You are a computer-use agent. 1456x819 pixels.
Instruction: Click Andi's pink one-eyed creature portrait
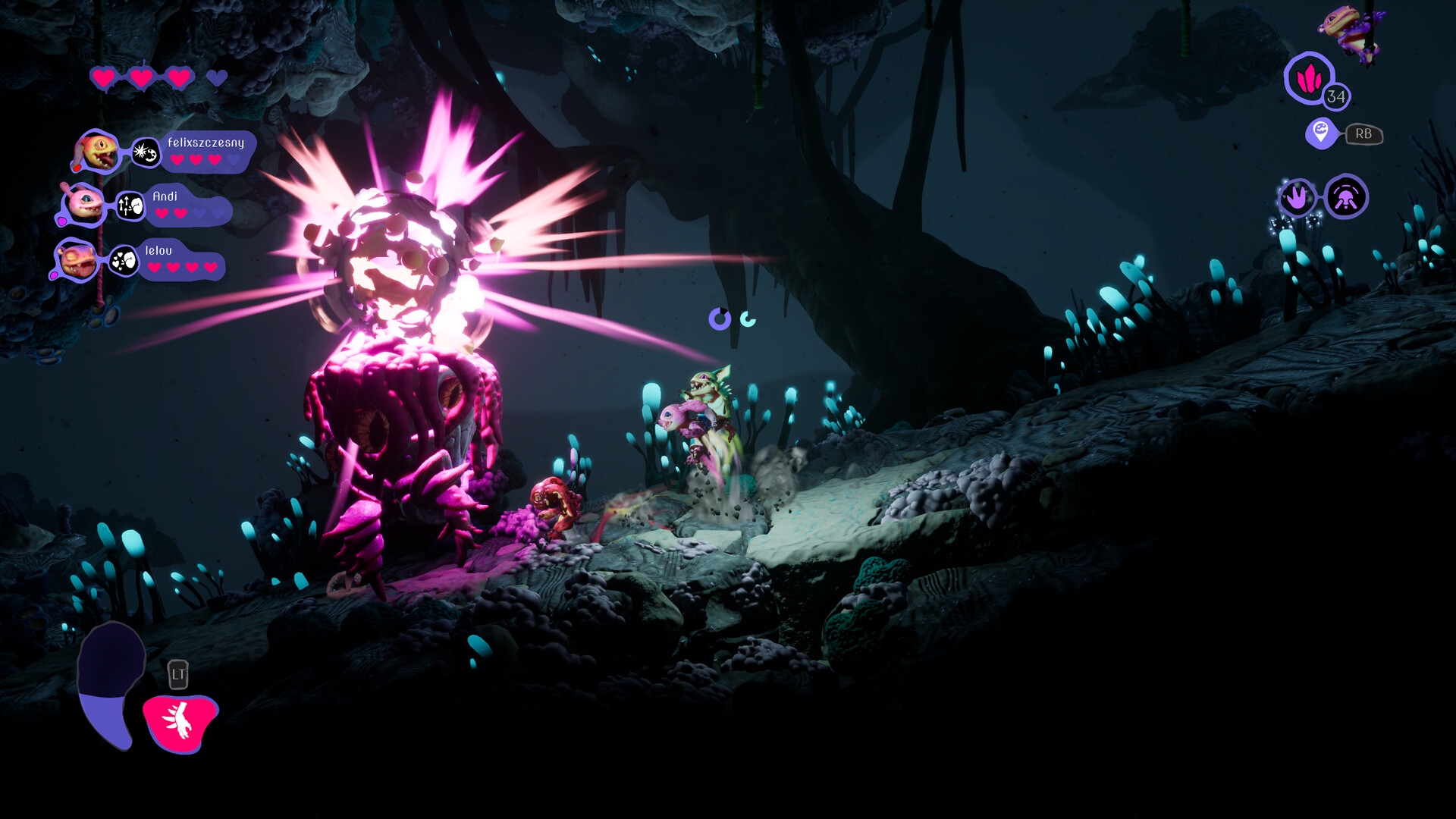(x=83, y=204)
